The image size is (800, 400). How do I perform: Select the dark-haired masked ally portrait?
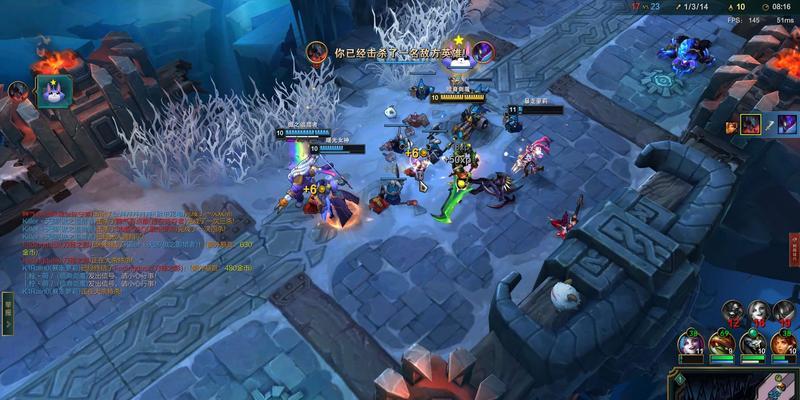752,343
